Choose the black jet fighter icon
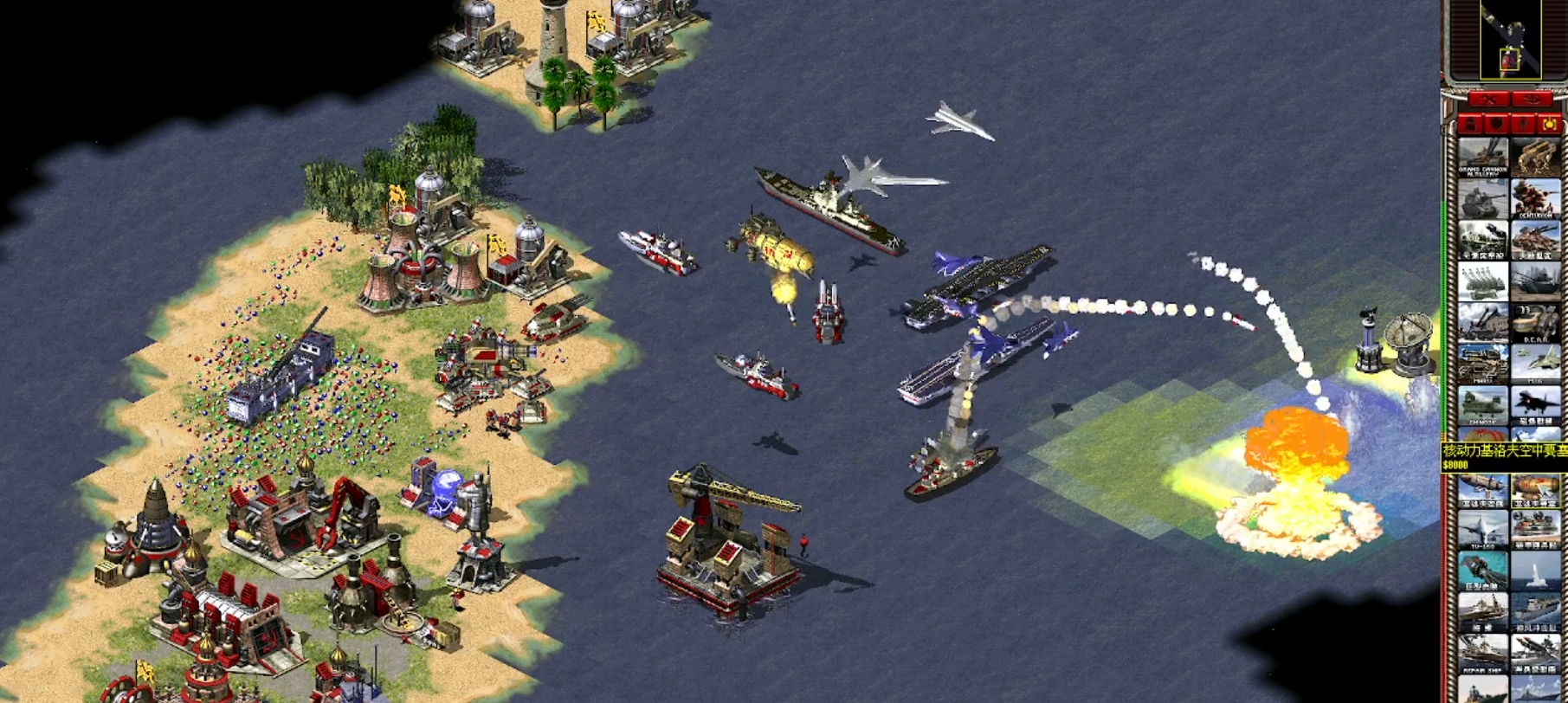Image resolution: width=1568 pixels, height=703 pixels. 1536,405
